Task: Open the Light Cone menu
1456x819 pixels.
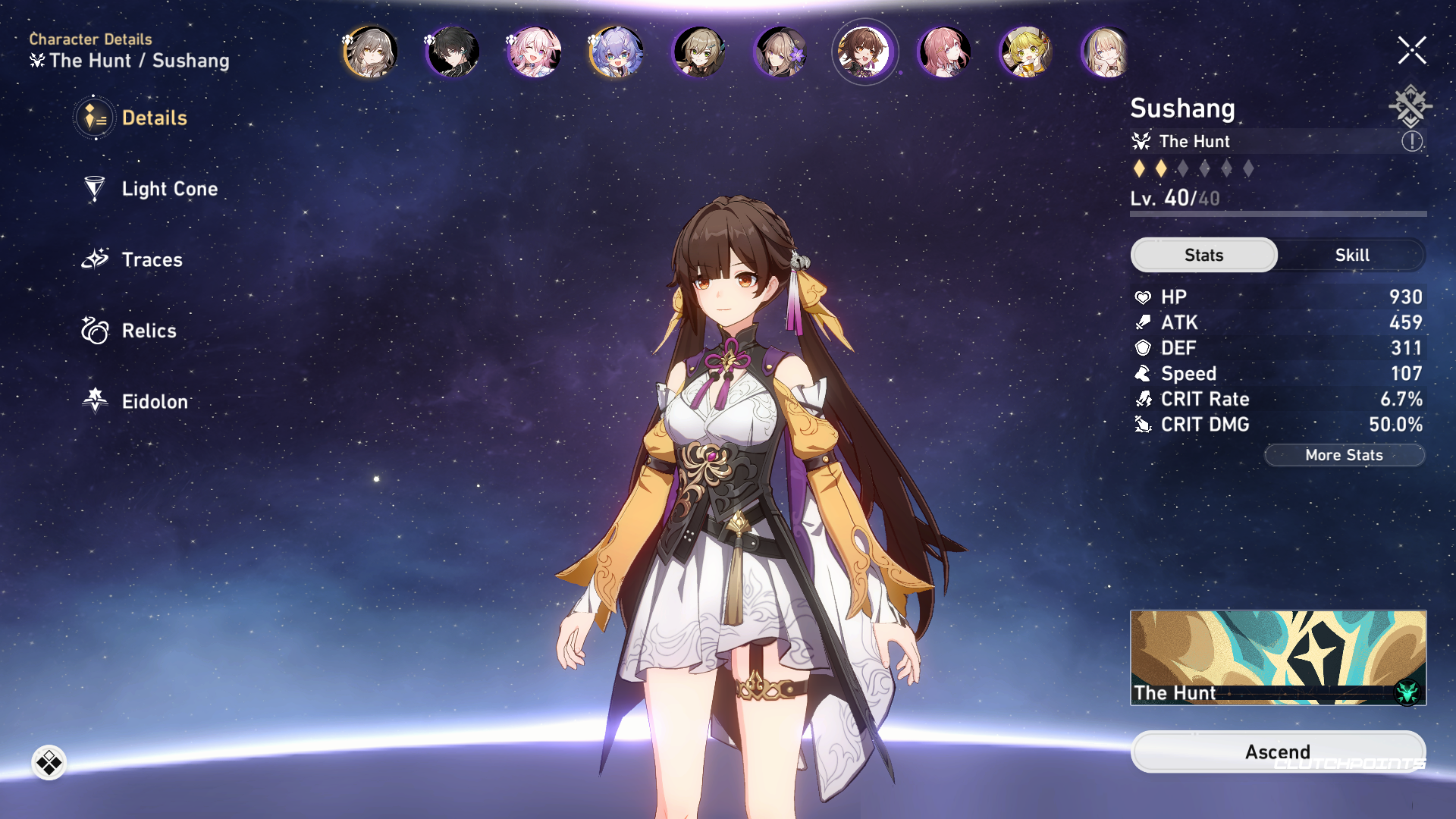Action: [x=168, y=189]
